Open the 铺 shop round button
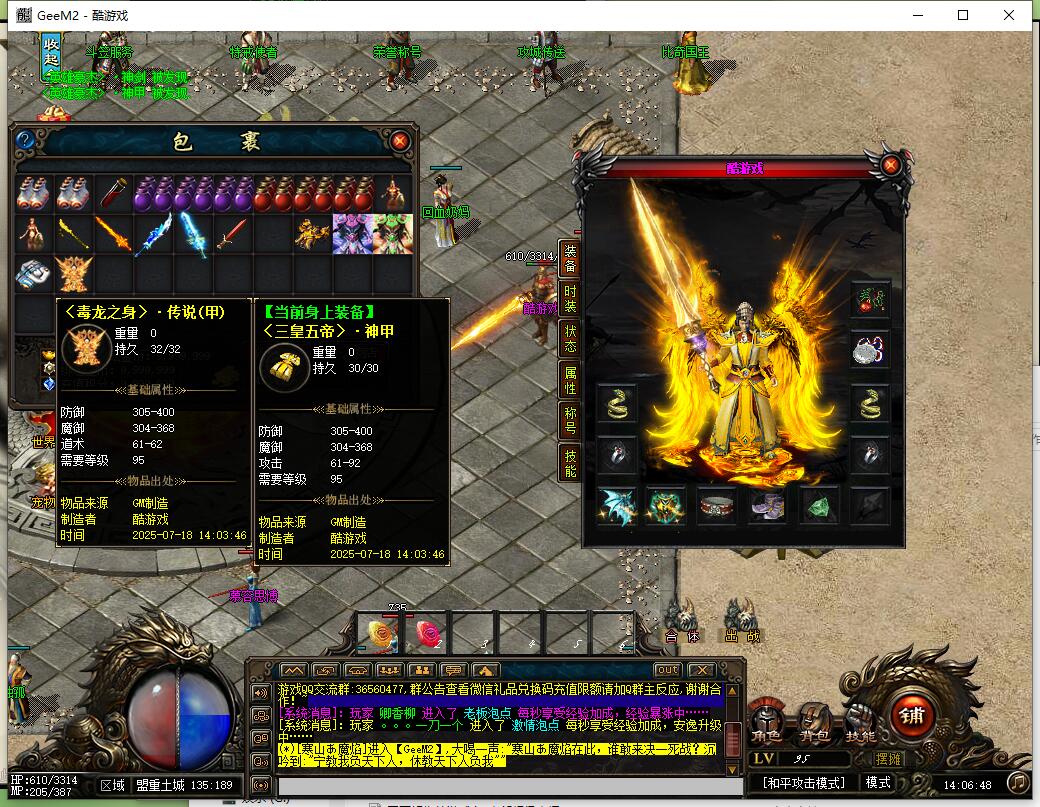This screenshot has height=807, width=1040. tap(912, 715)
